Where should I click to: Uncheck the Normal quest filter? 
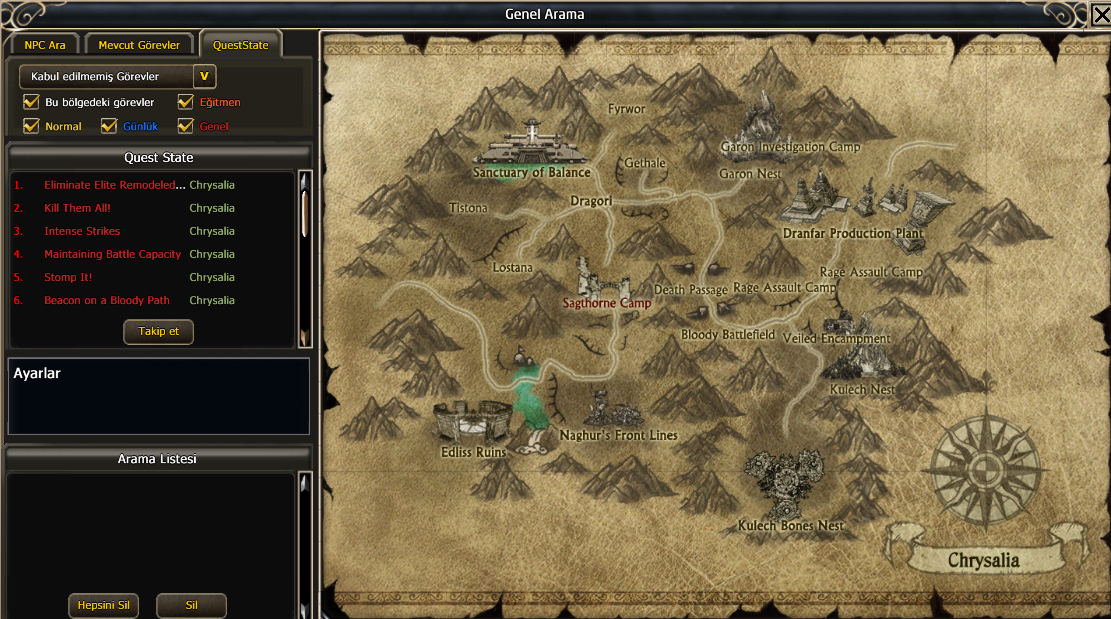31,127
